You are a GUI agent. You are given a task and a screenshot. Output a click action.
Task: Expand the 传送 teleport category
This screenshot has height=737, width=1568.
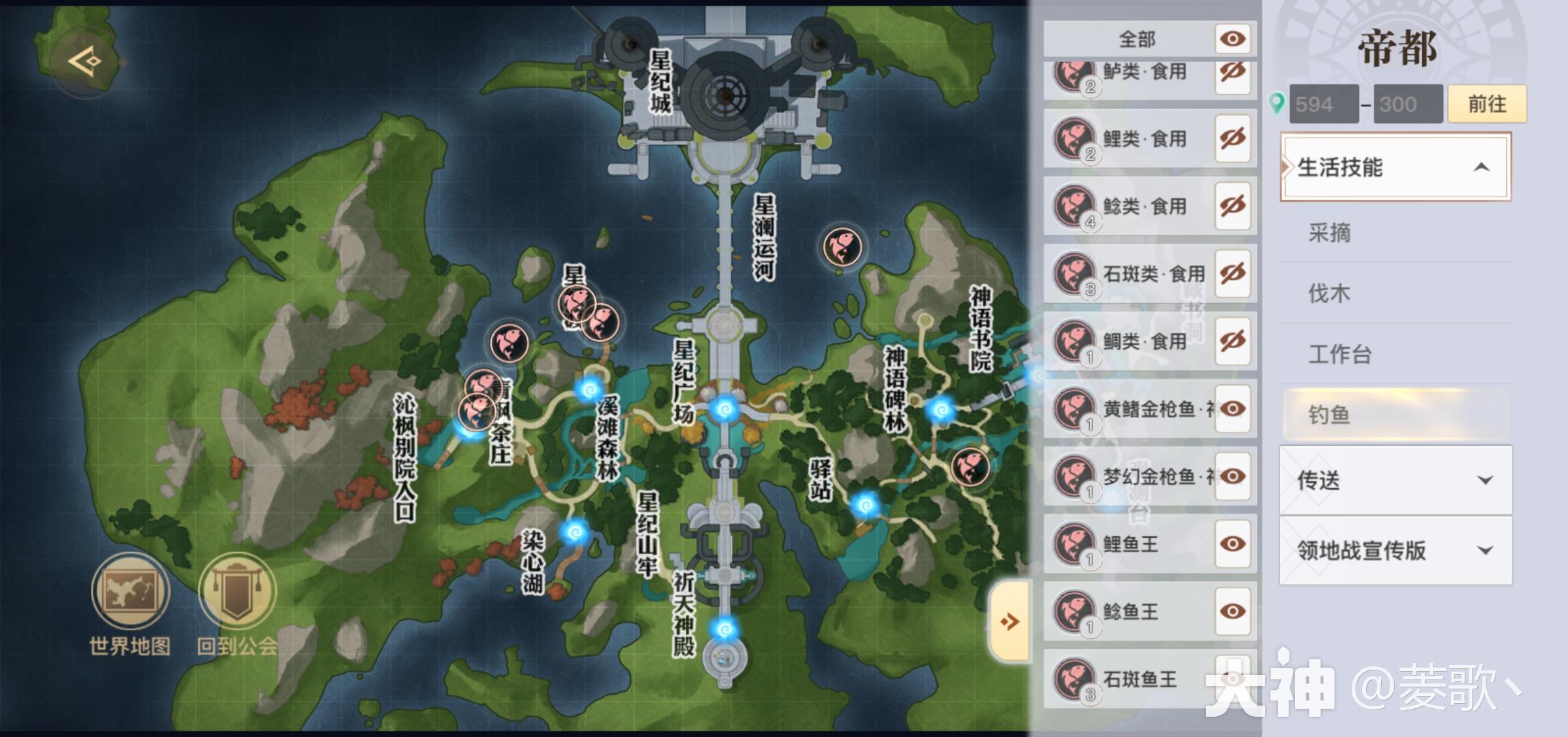click(1395, 480)
